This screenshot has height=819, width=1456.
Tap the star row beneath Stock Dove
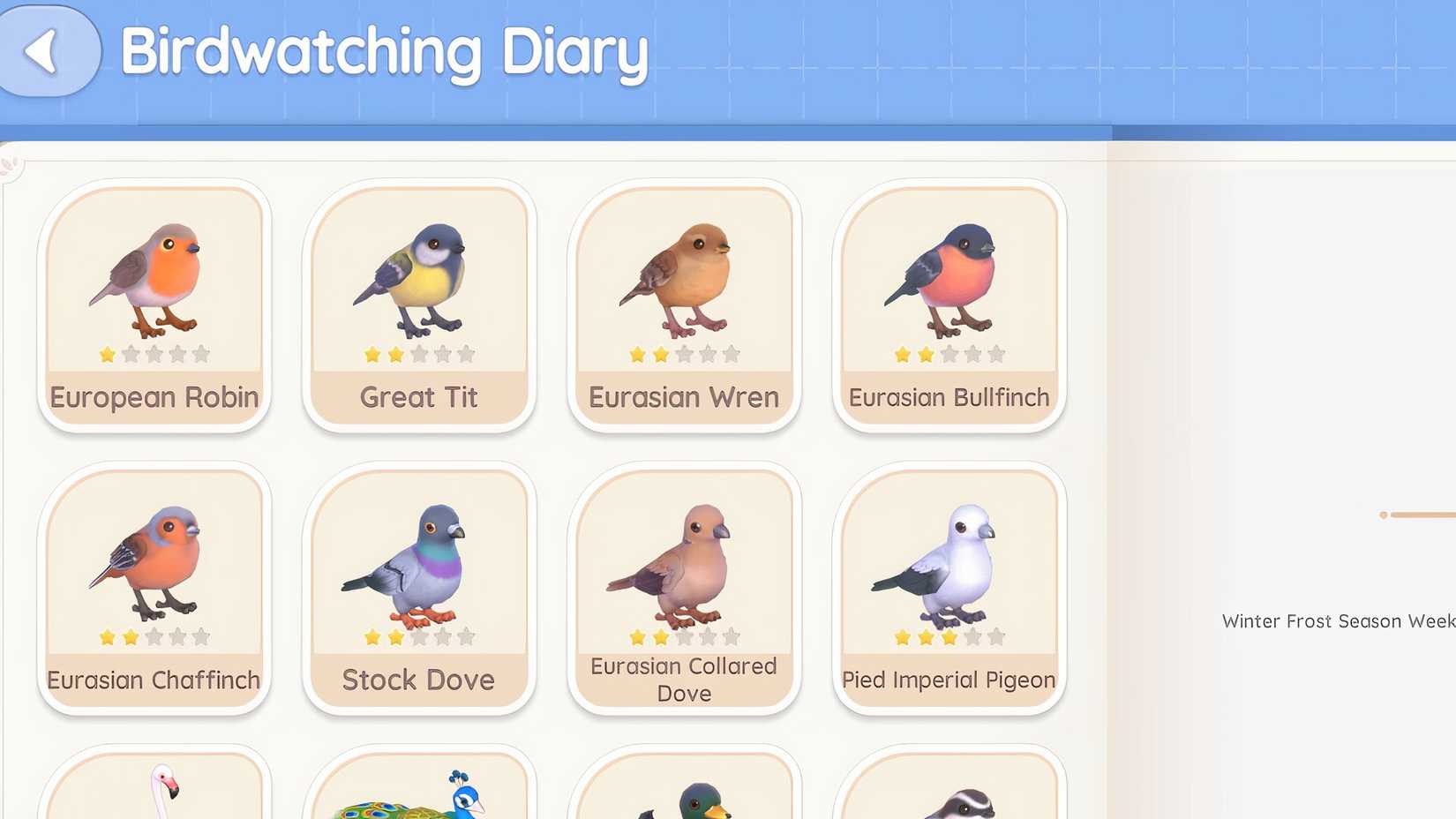420,634
